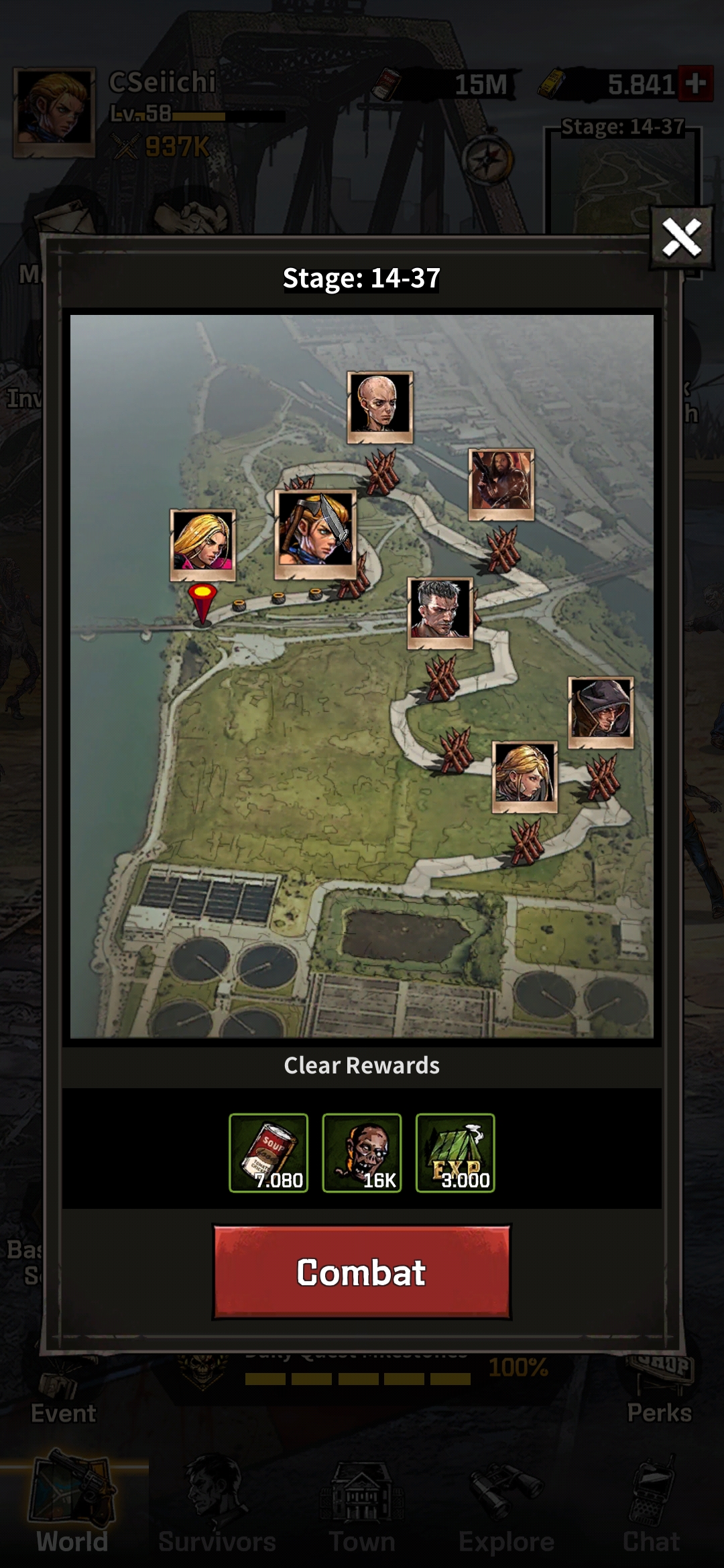724x1568 pixels.
Task: Select the EXP tent reward icon
Action: pos(455,1153)
